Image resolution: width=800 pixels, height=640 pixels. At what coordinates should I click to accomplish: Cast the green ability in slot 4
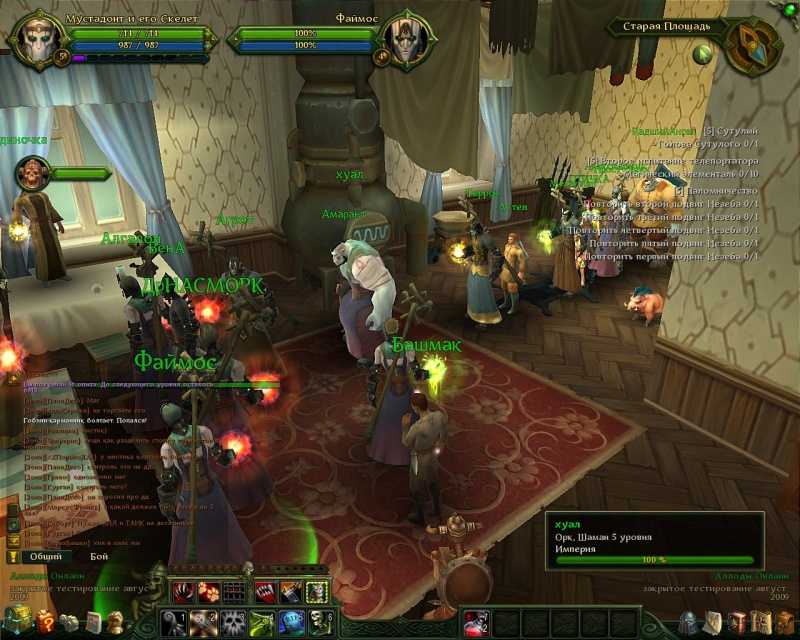click(x=262, y=621)
